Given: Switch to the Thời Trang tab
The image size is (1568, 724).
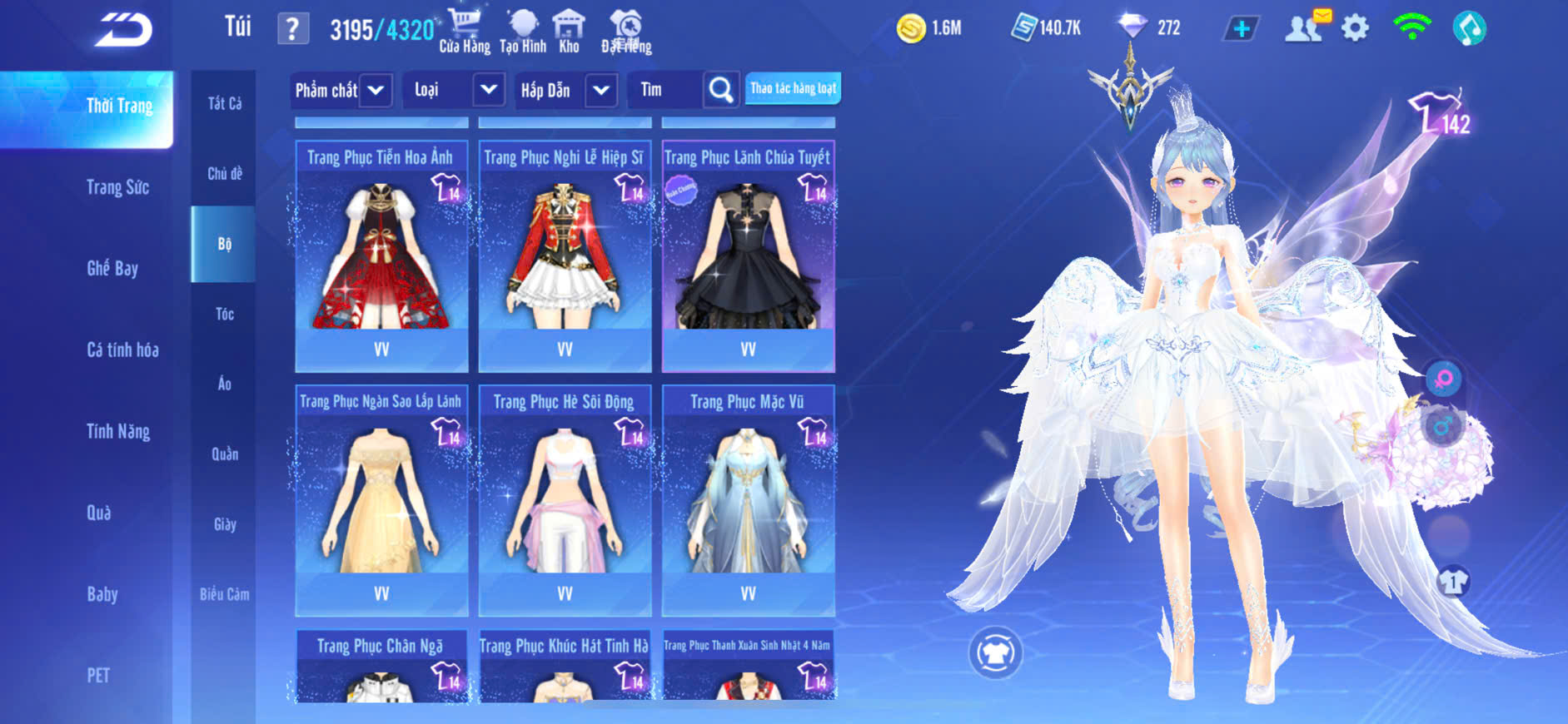Looking at the screenshot, I should (119, 107).
